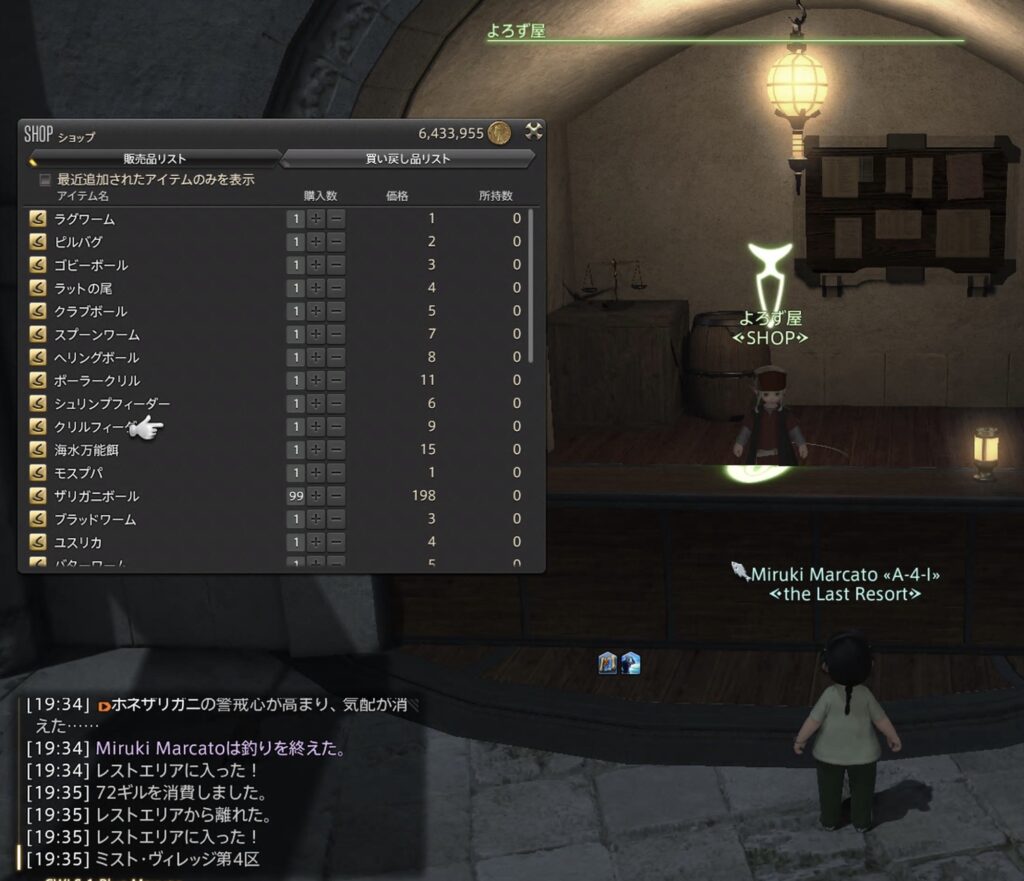Image resolution: width=1024 pixels, height=881 pixels.
Task: Switch to the 買い戻し品リスト buyback tab
Action: coord(408,158)
